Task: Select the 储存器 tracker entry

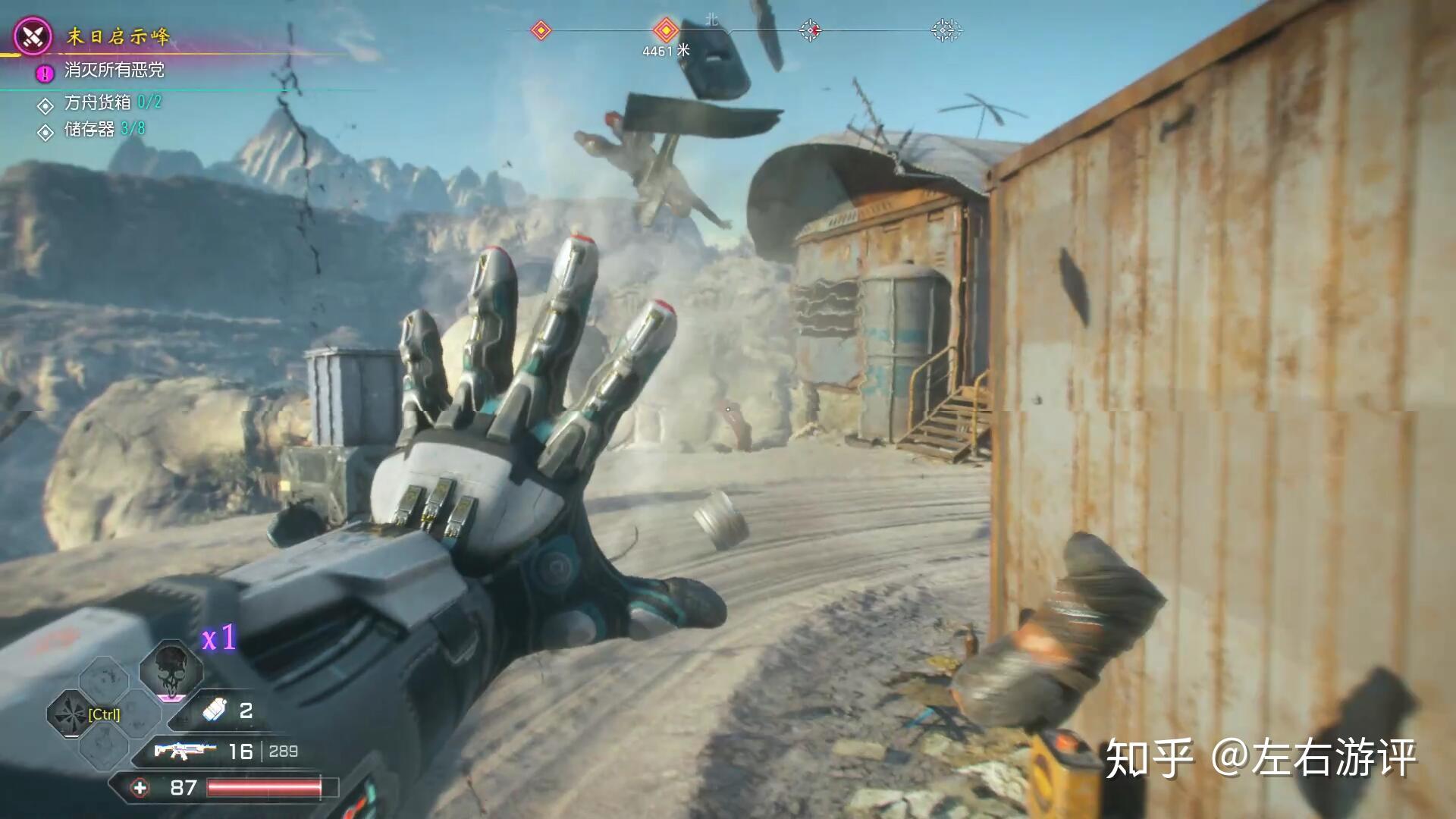Action: [89, 130]
